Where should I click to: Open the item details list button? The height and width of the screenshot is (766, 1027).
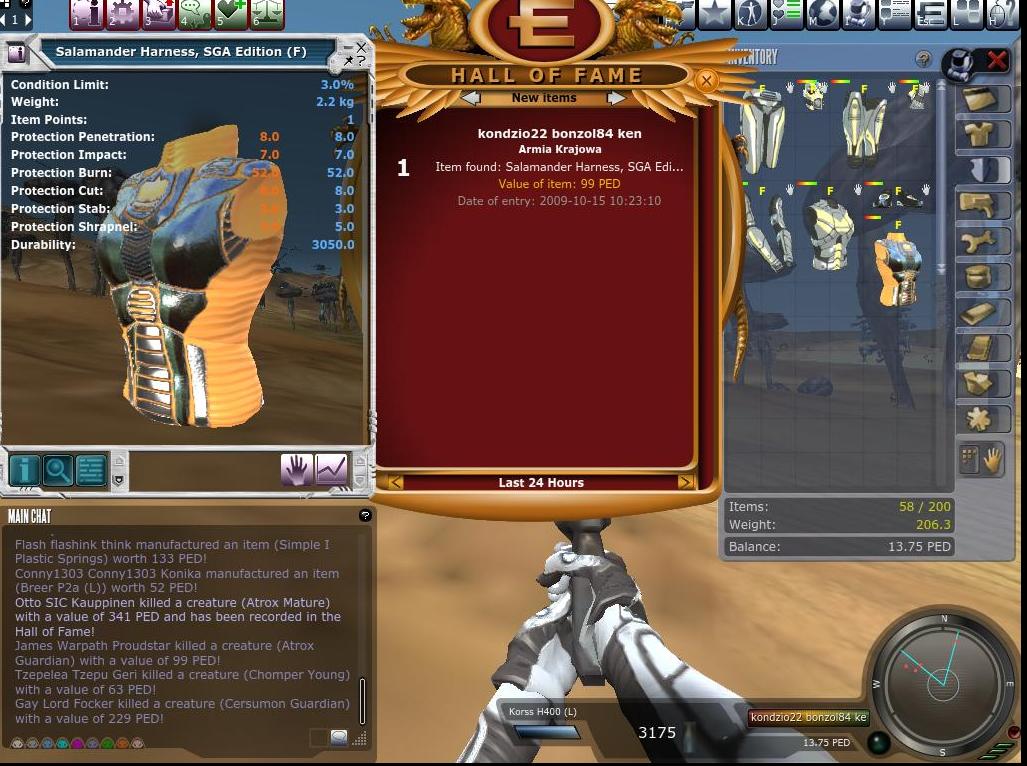click(91, 470)
